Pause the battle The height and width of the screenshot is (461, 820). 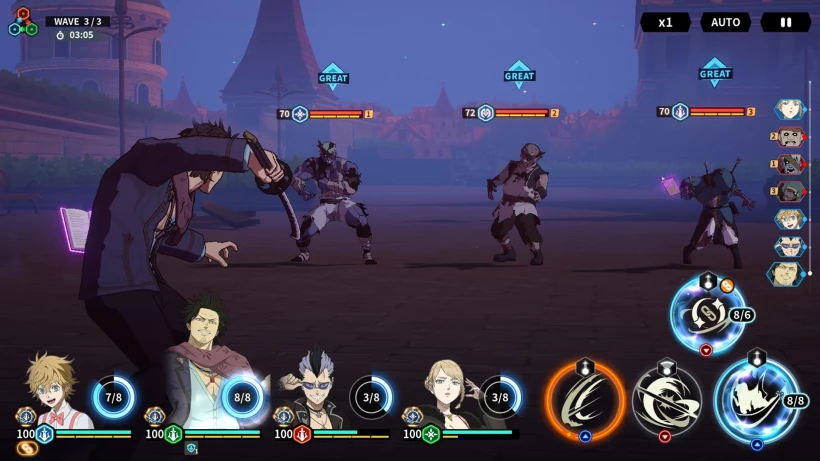[785, 22]
